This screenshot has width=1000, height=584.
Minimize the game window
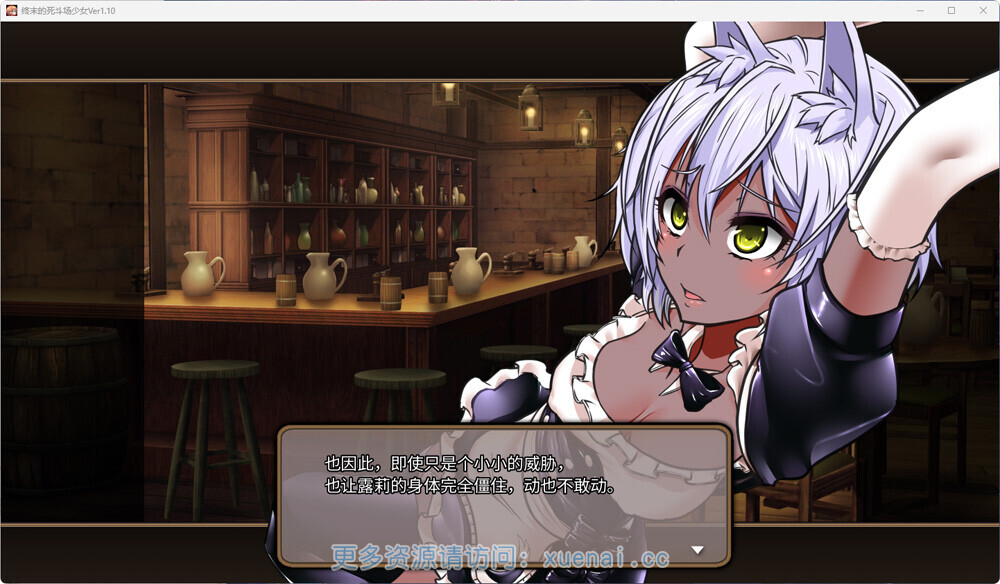(921, 10)
